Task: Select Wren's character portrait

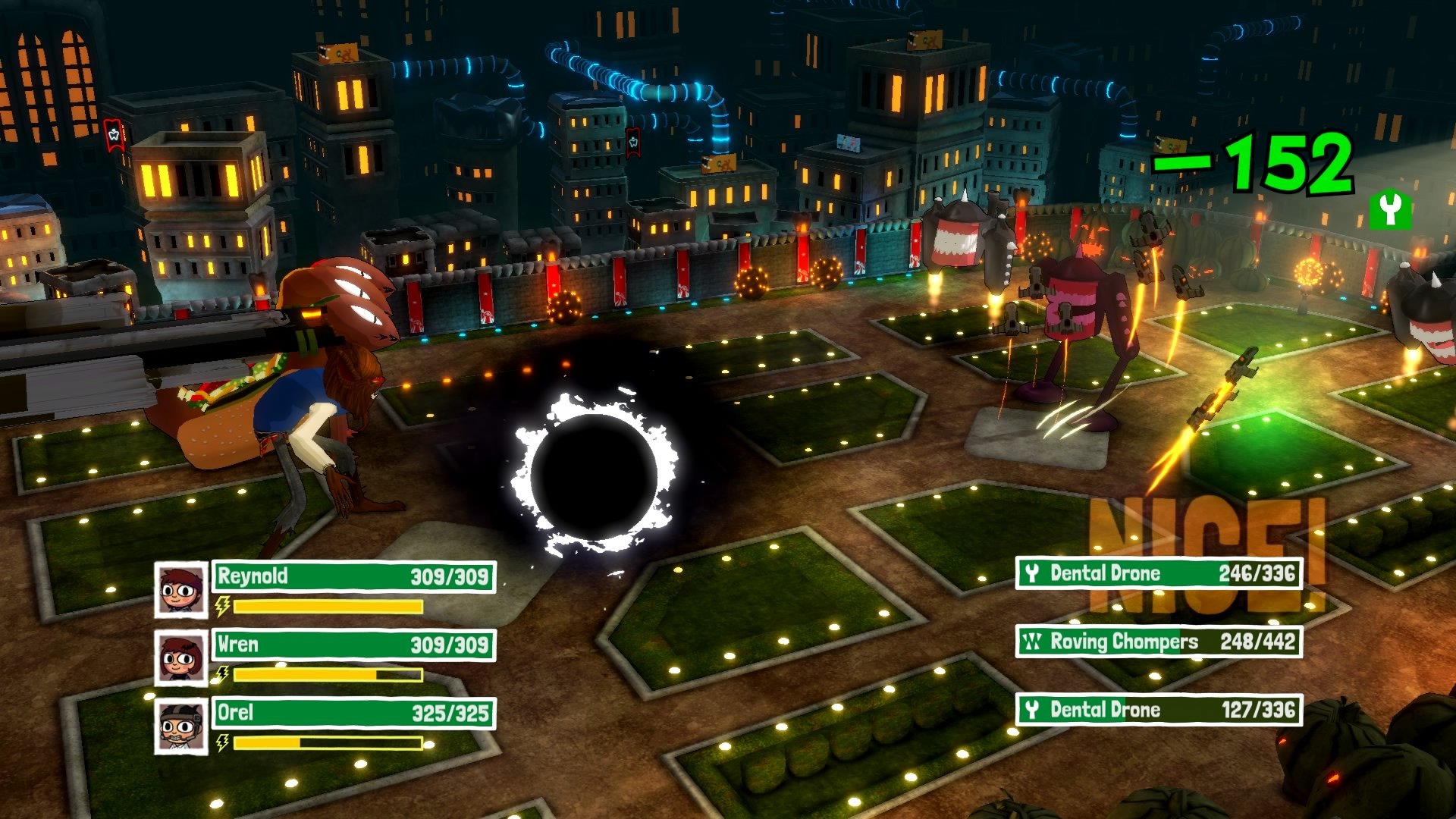Action: point(180,657)
